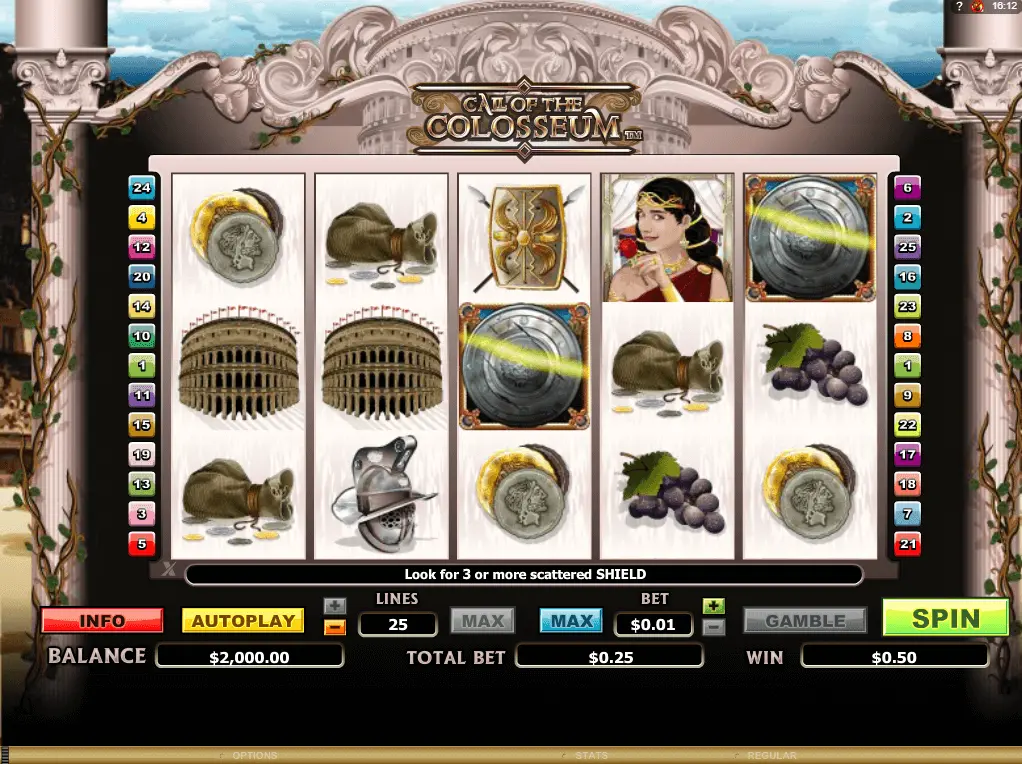This screenshot has height=764, width=1022.
Task: Open OPTIONS on the bottom bar
Action: click(254, 756)
